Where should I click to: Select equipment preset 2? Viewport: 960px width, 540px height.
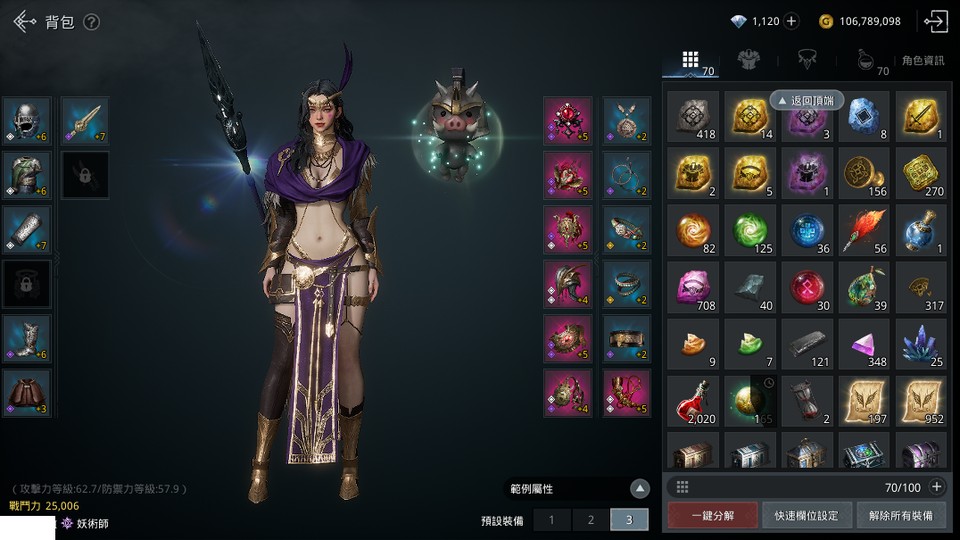pos(591,520)
